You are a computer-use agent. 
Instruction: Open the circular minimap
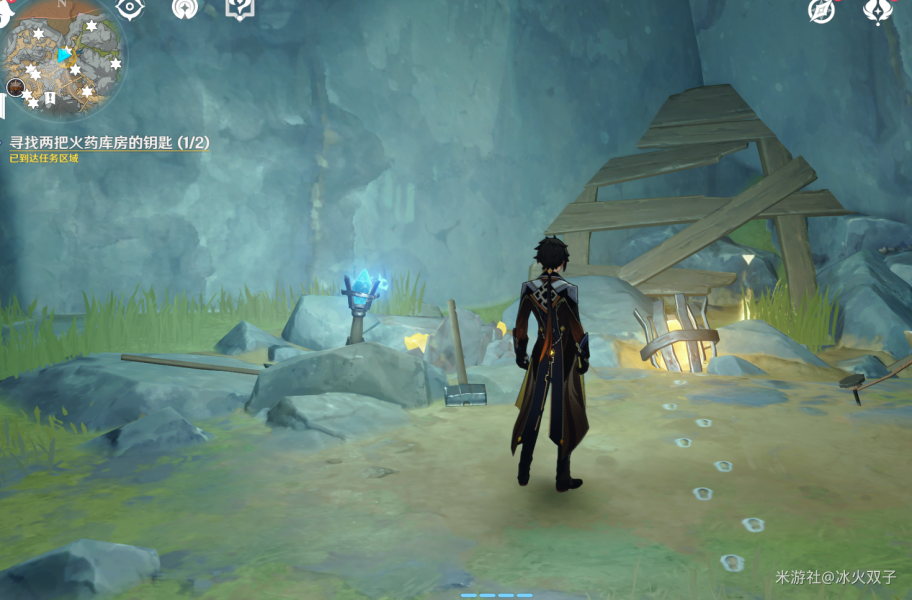65,57
